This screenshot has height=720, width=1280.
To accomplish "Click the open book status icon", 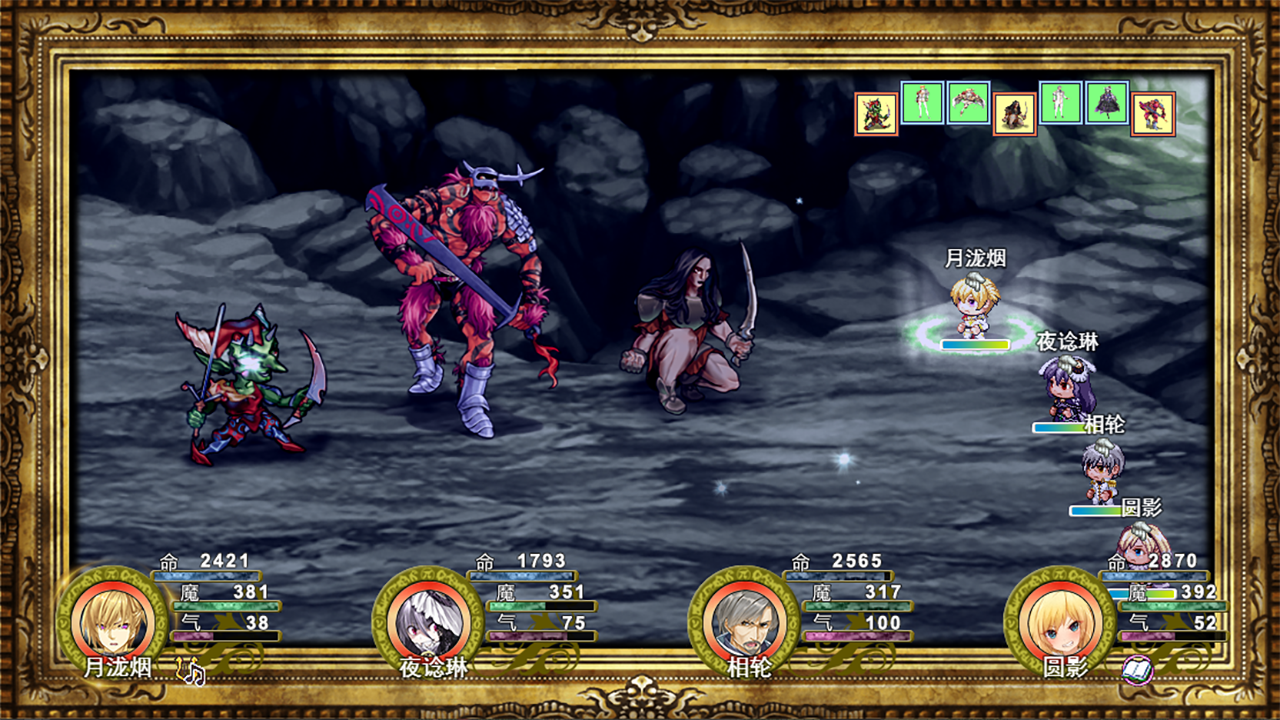I will pyautogui.click(x=1137, y=670).
